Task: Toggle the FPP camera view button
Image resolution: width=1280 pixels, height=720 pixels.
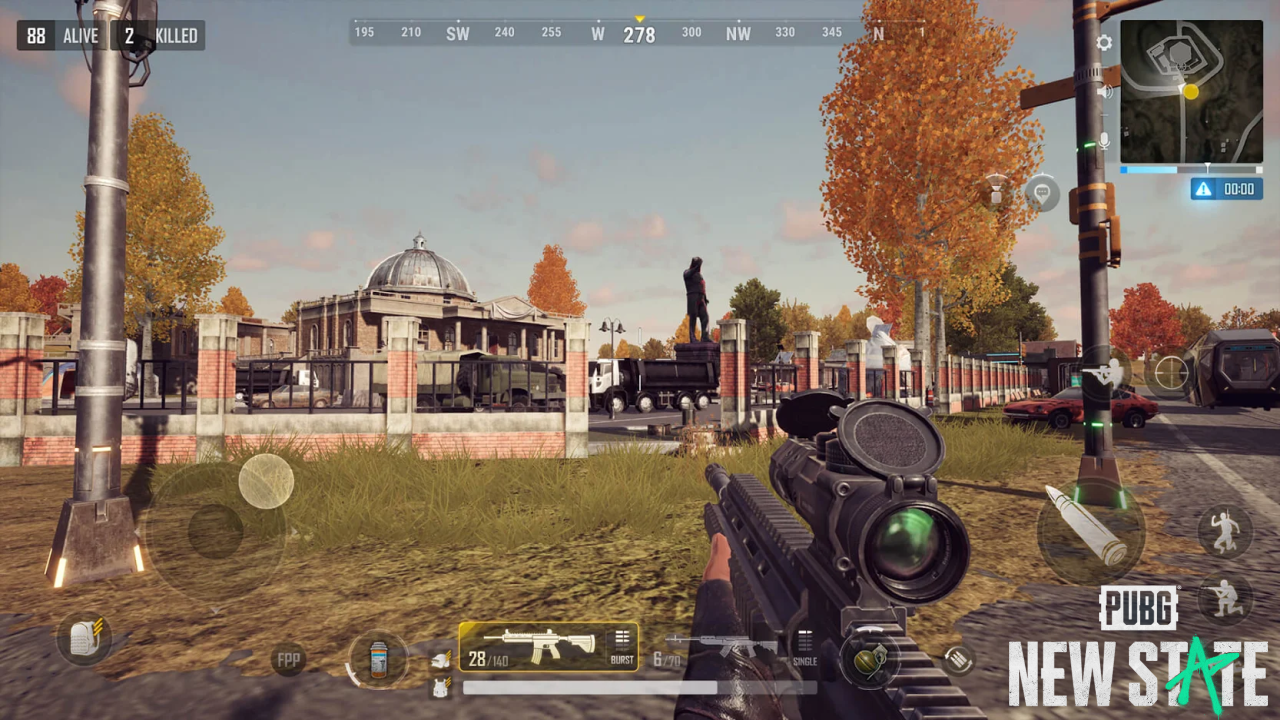Action: coord(288,660)
